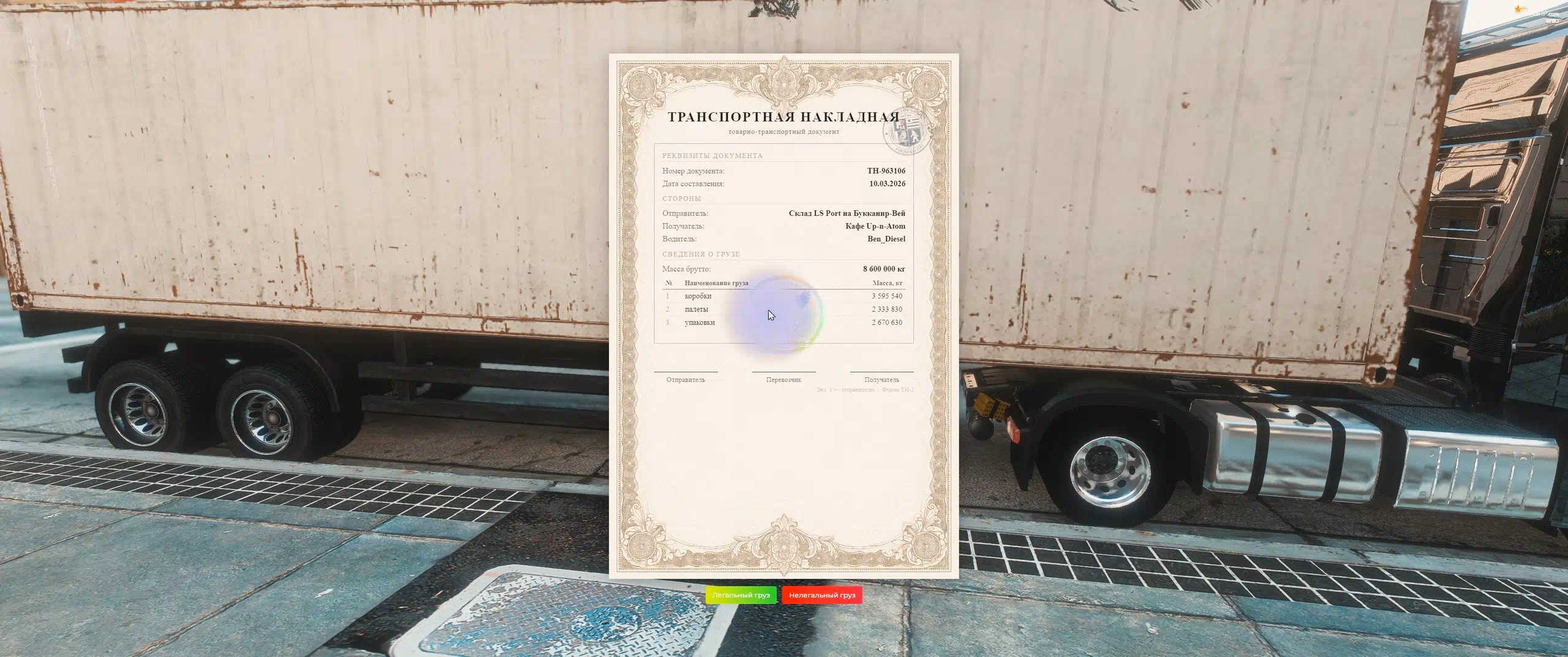Choose the red "Нелегальный груз" button
This screenshot has height=657, width=1568.
821,595
